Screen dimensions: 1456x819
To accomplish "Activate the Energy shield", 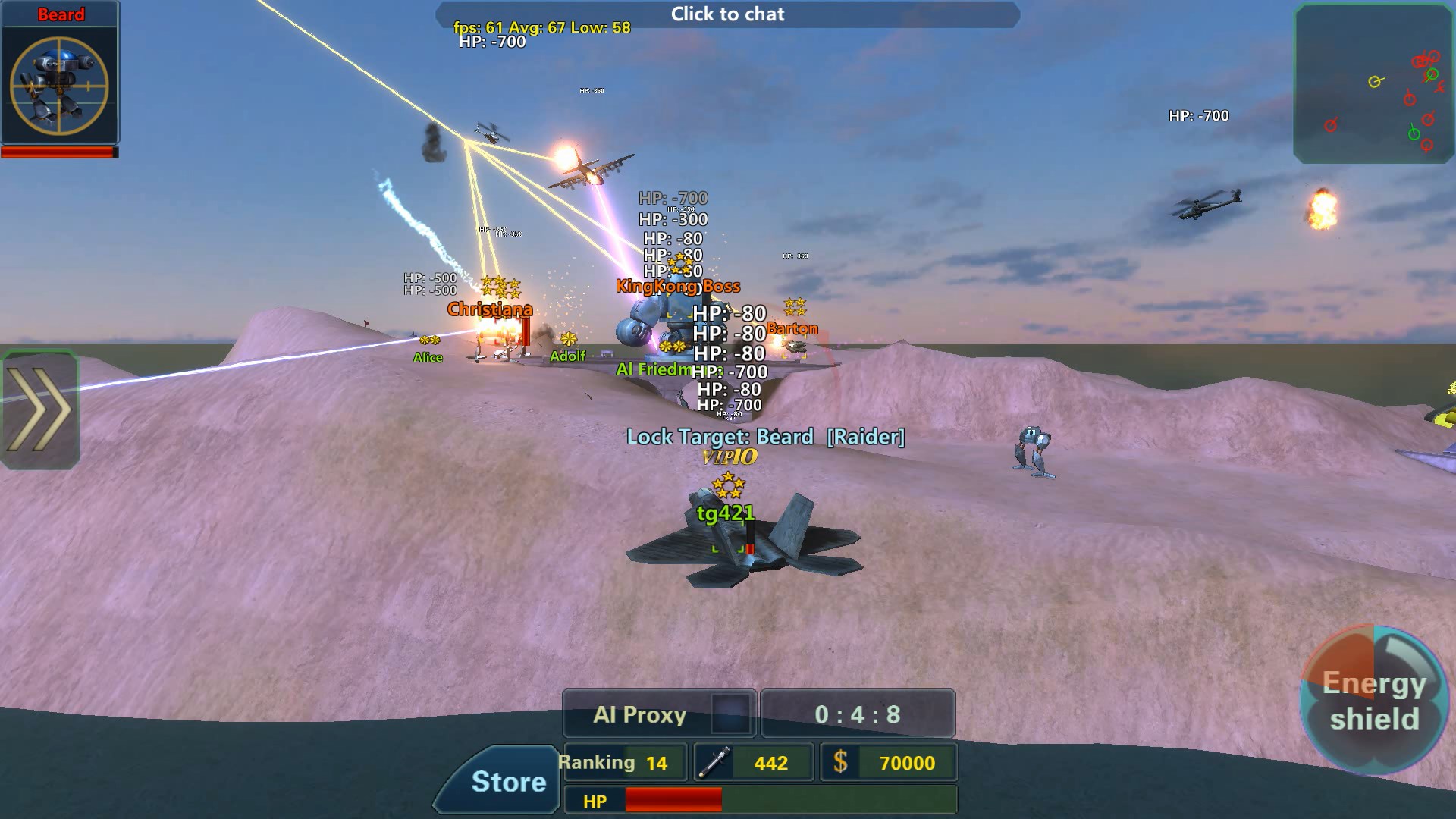I will (x=1374, y=698).
